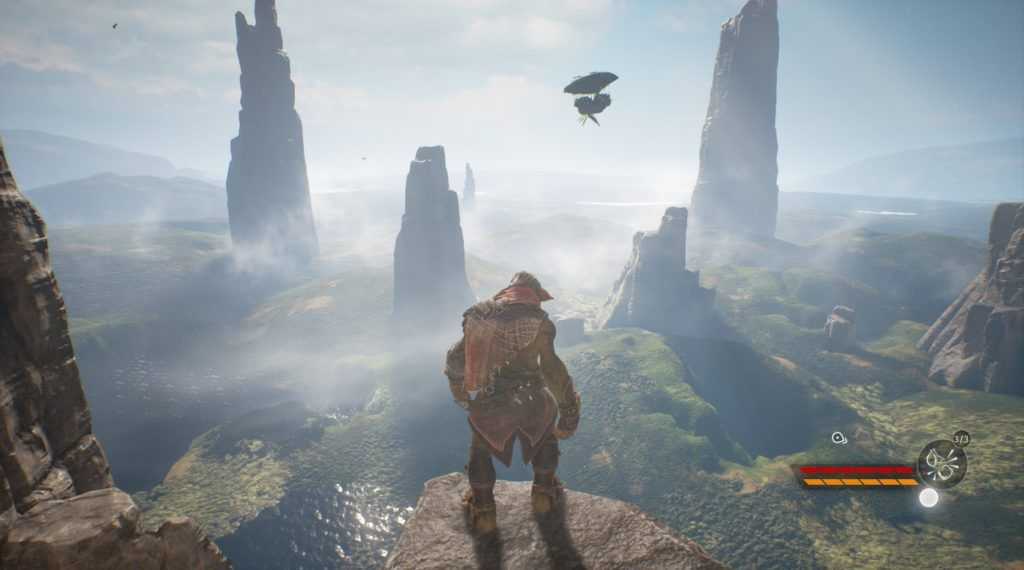This screenshot has height=570, width=1024.
Task: Click the small white ring icon above health bar
Action: [x=838, y=437]
